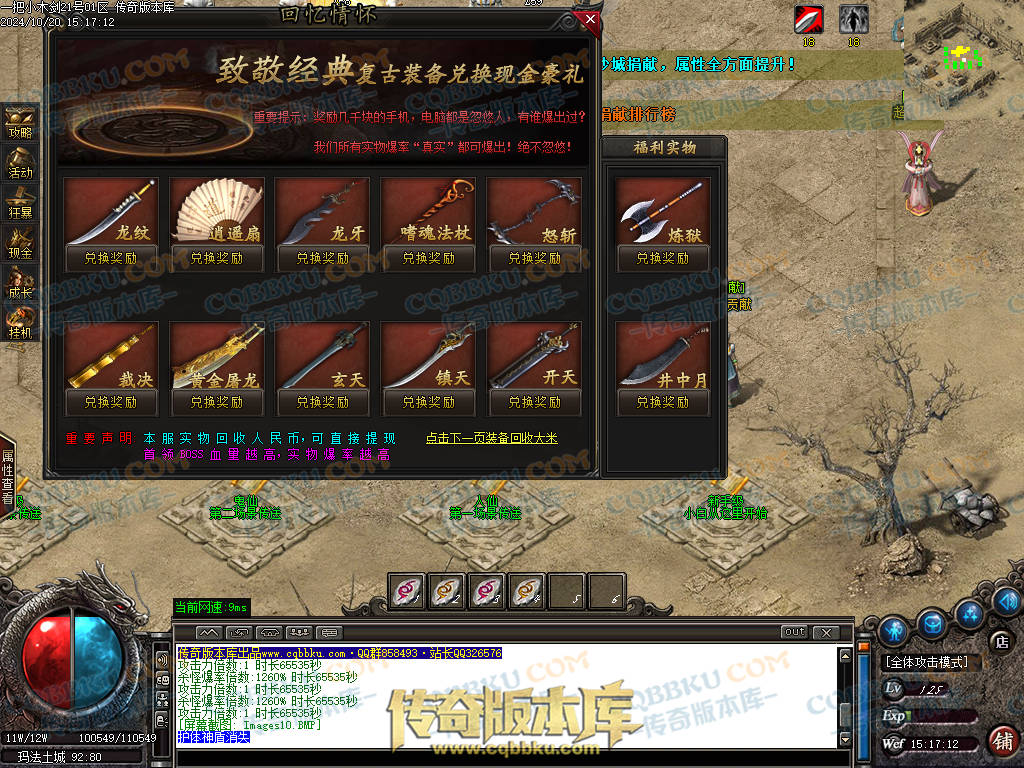This screenshot has width=1024, height=768.
Task: Claim the 炼狱 axe exchange reward
Action: (x=663, y=258)
